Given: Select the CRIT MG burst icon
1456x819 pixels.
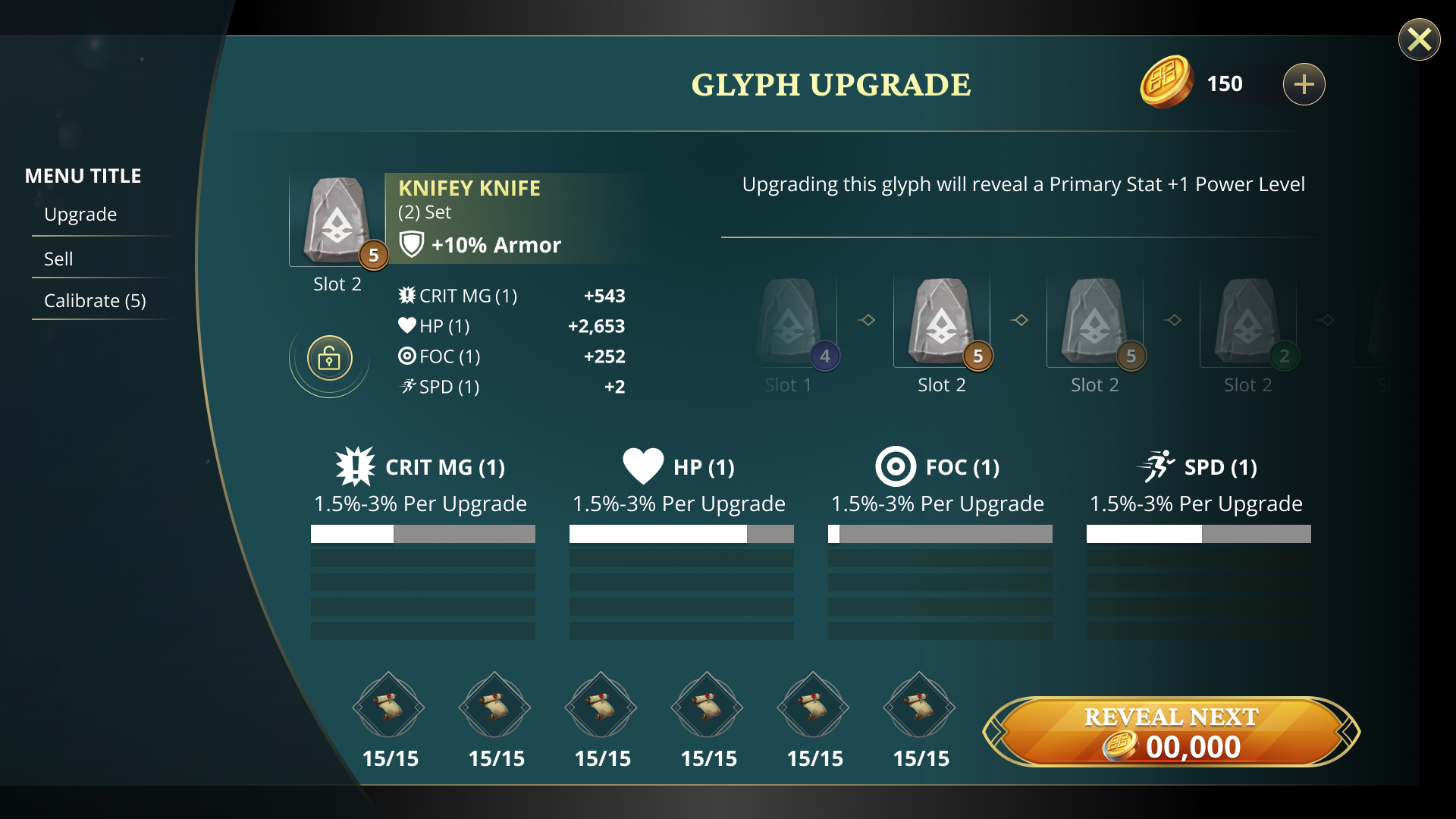Looking at the screenshot, I should click(355, 466).
